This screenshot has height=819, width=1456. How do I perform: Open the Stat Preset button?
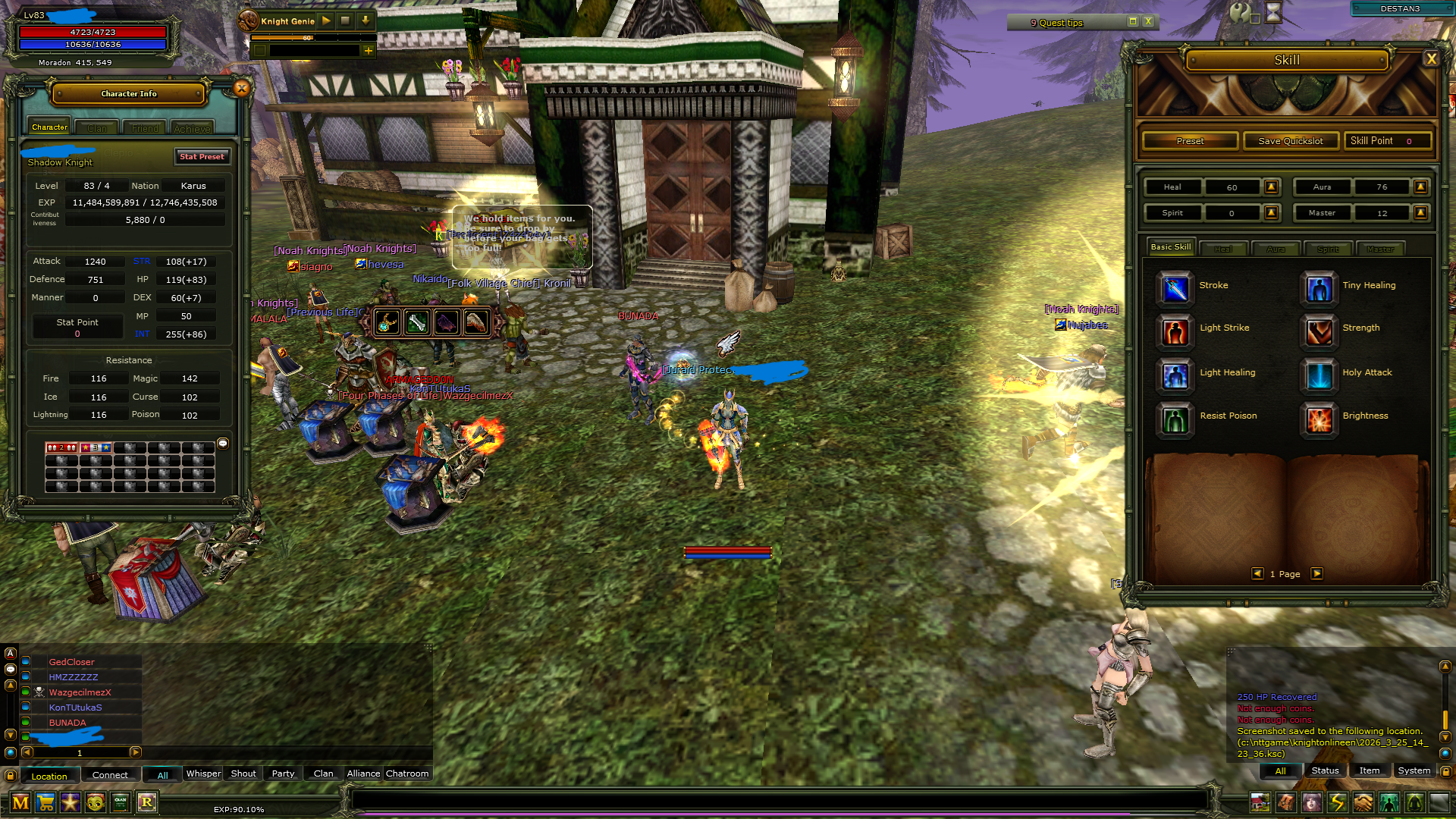click(x=202, y=156)
